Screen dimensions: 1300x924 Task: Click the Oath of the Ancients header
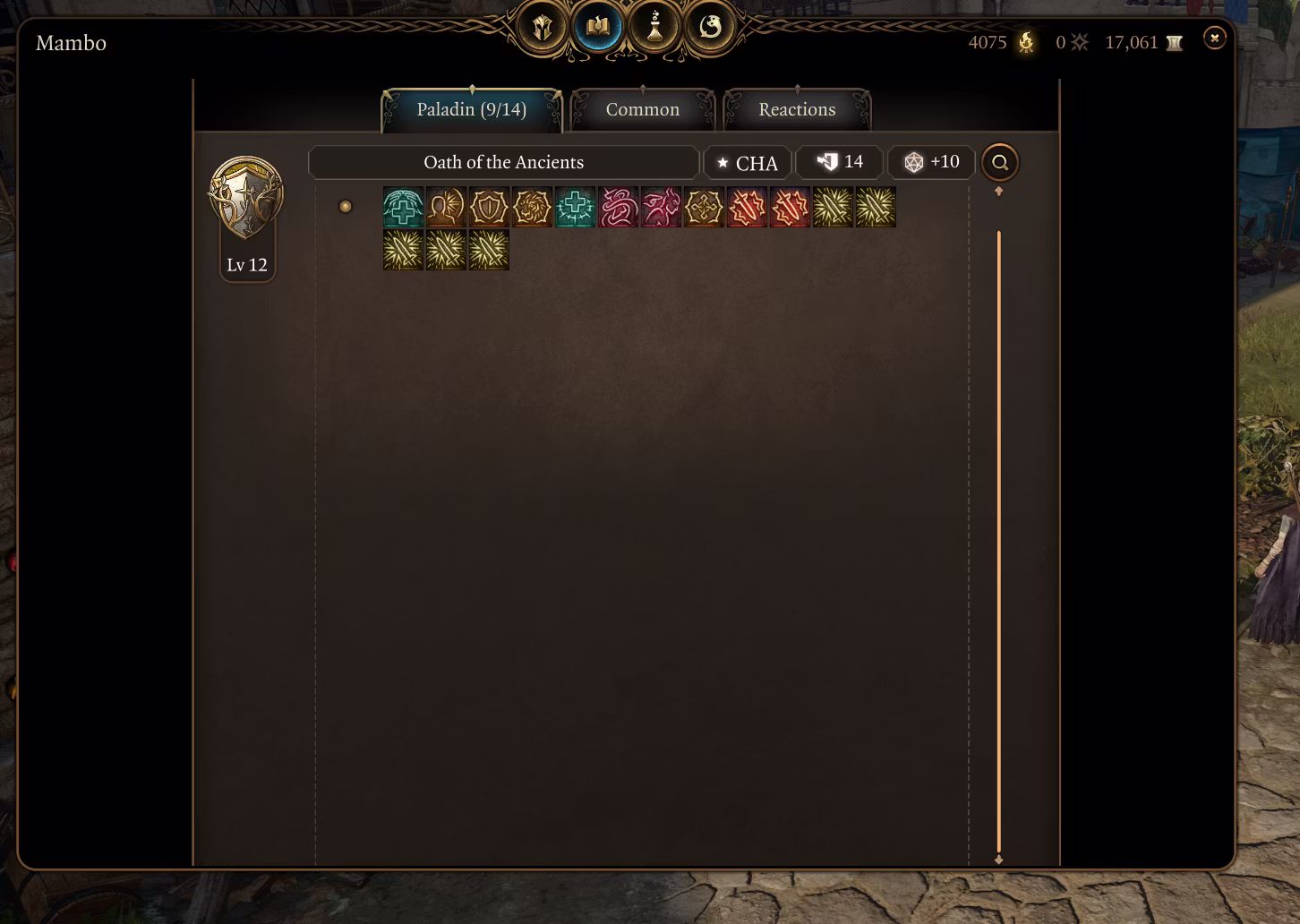pos(503,163)
